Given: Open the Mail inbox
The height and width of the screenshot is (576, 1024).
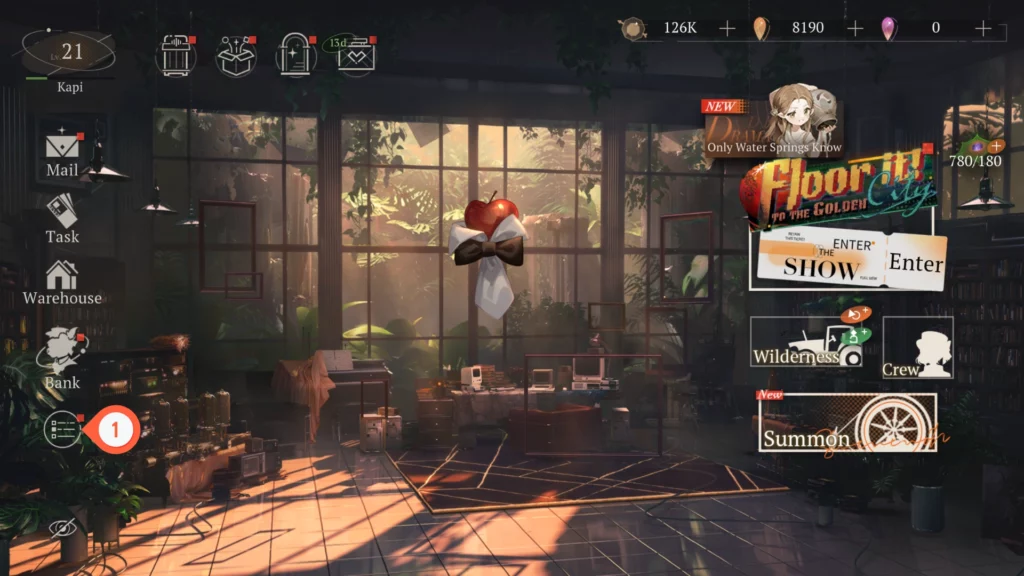Looking at the screenshot, I should coord(62,151).
